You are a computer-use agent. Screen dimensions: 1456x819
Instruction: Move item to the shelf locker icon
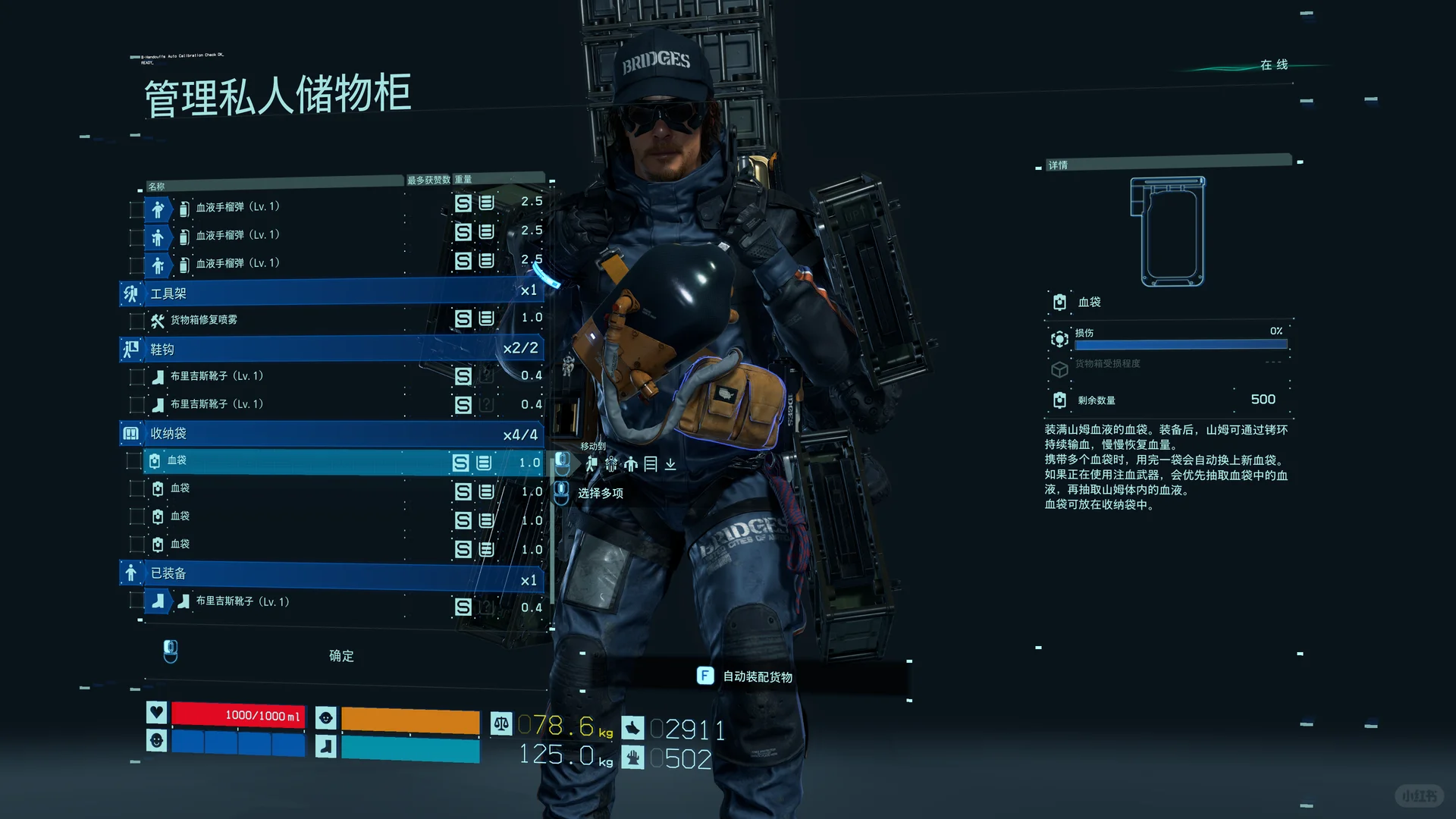click(651, 464)
